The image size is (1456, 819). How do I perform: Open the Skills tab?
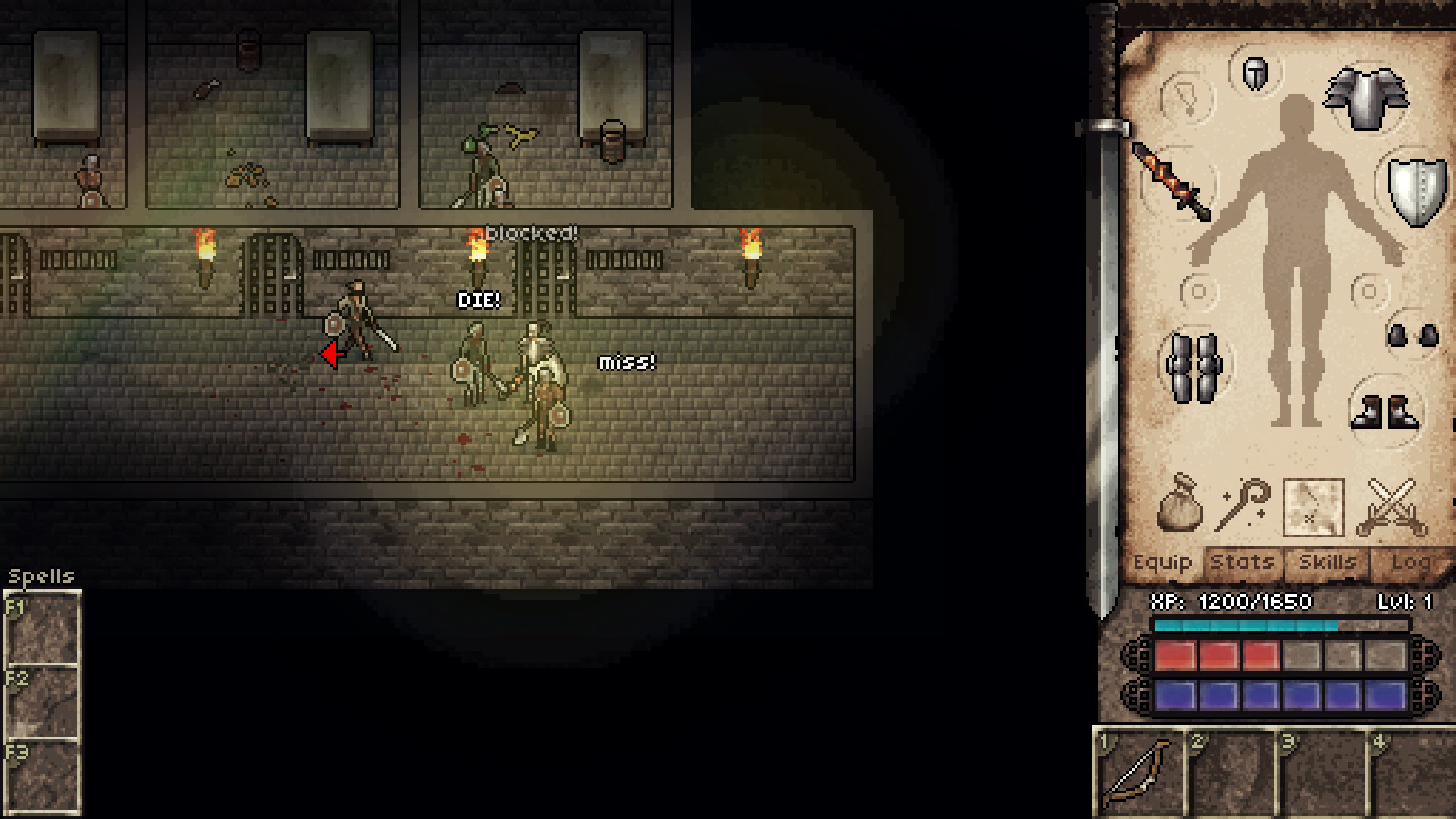pos(1326,561)
